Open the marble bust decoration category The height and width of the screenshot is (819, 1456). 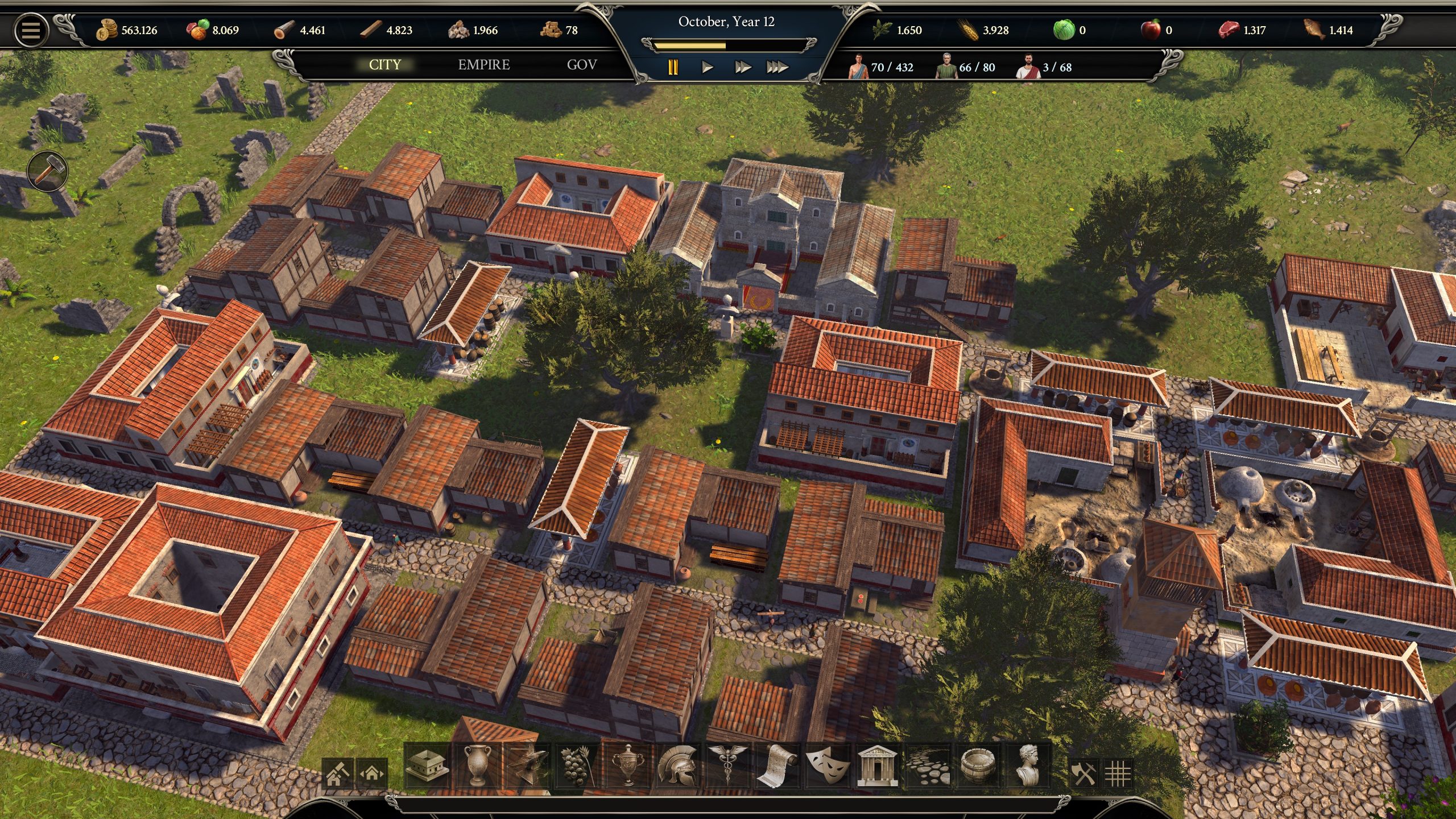(1027, 766)
